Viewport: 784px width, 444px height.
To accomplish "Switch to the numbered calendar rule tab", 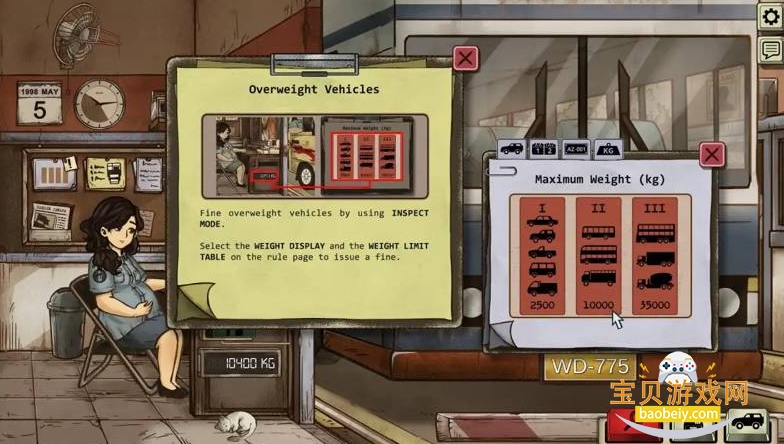I will (x=543, y=148).
